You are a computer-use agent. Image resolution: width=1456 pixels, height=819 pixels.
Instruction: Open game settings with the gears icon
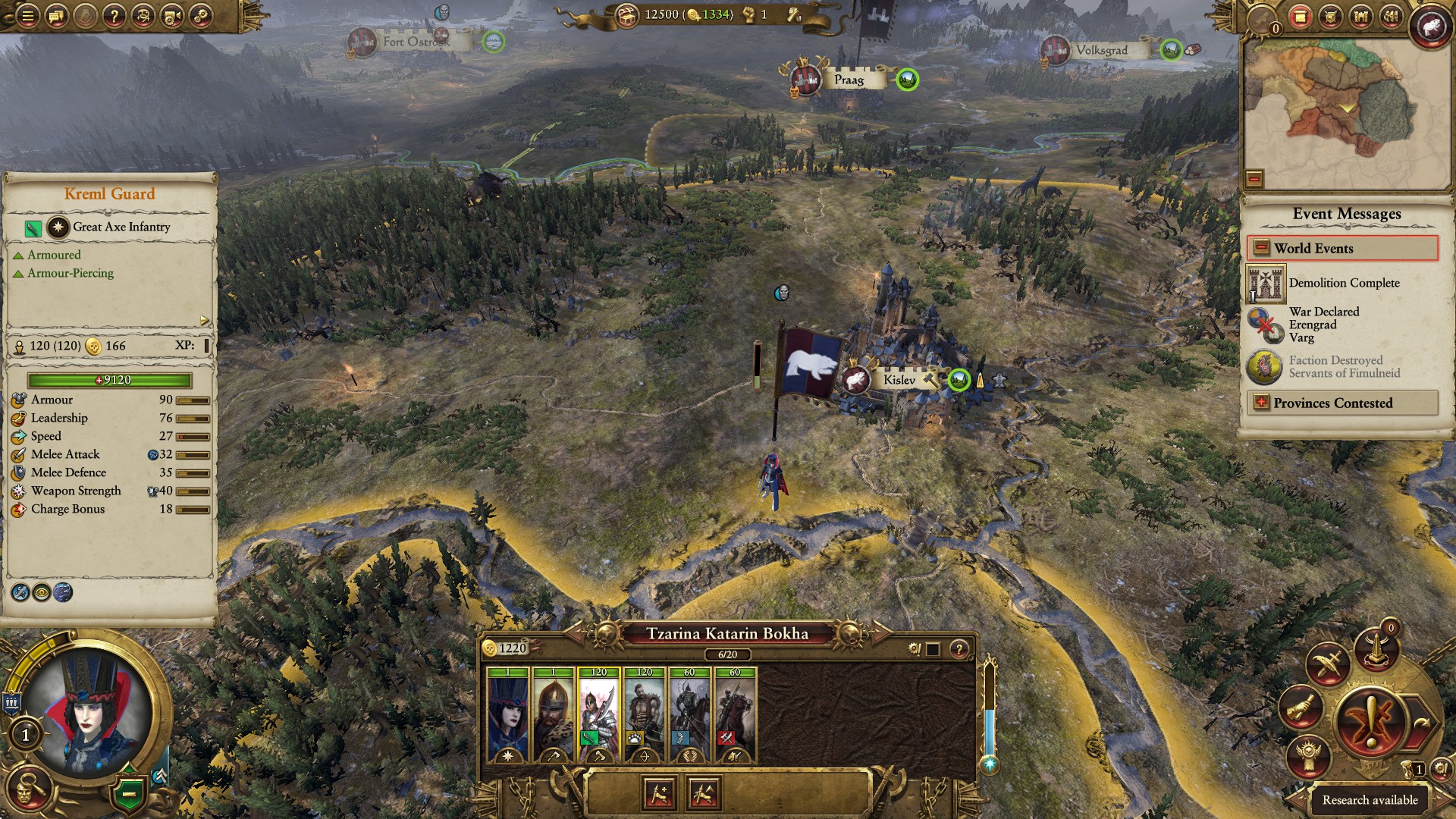click(201, 16)
